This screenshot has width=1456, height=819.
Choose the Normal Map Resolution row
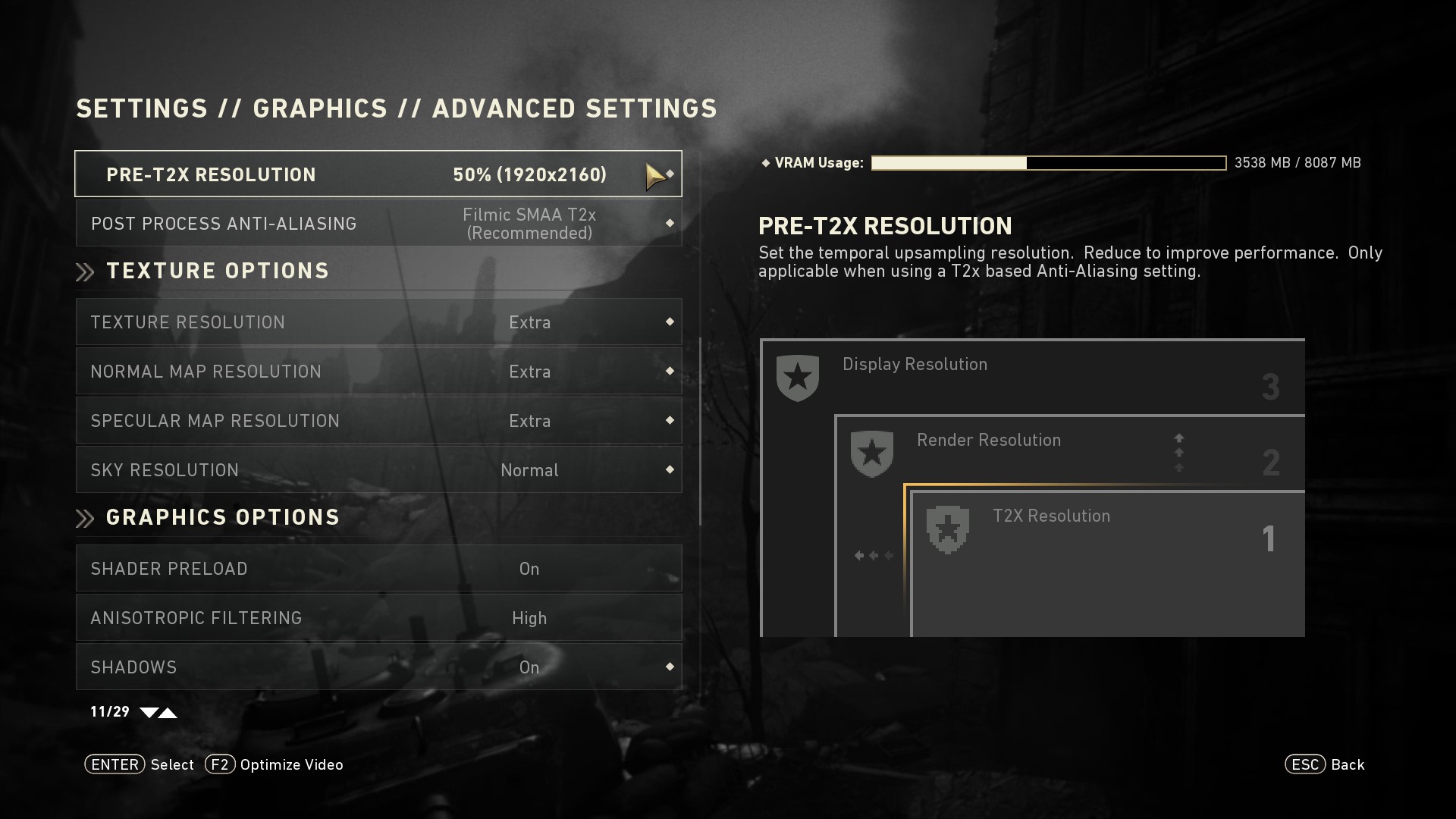(x=378, y=372)
